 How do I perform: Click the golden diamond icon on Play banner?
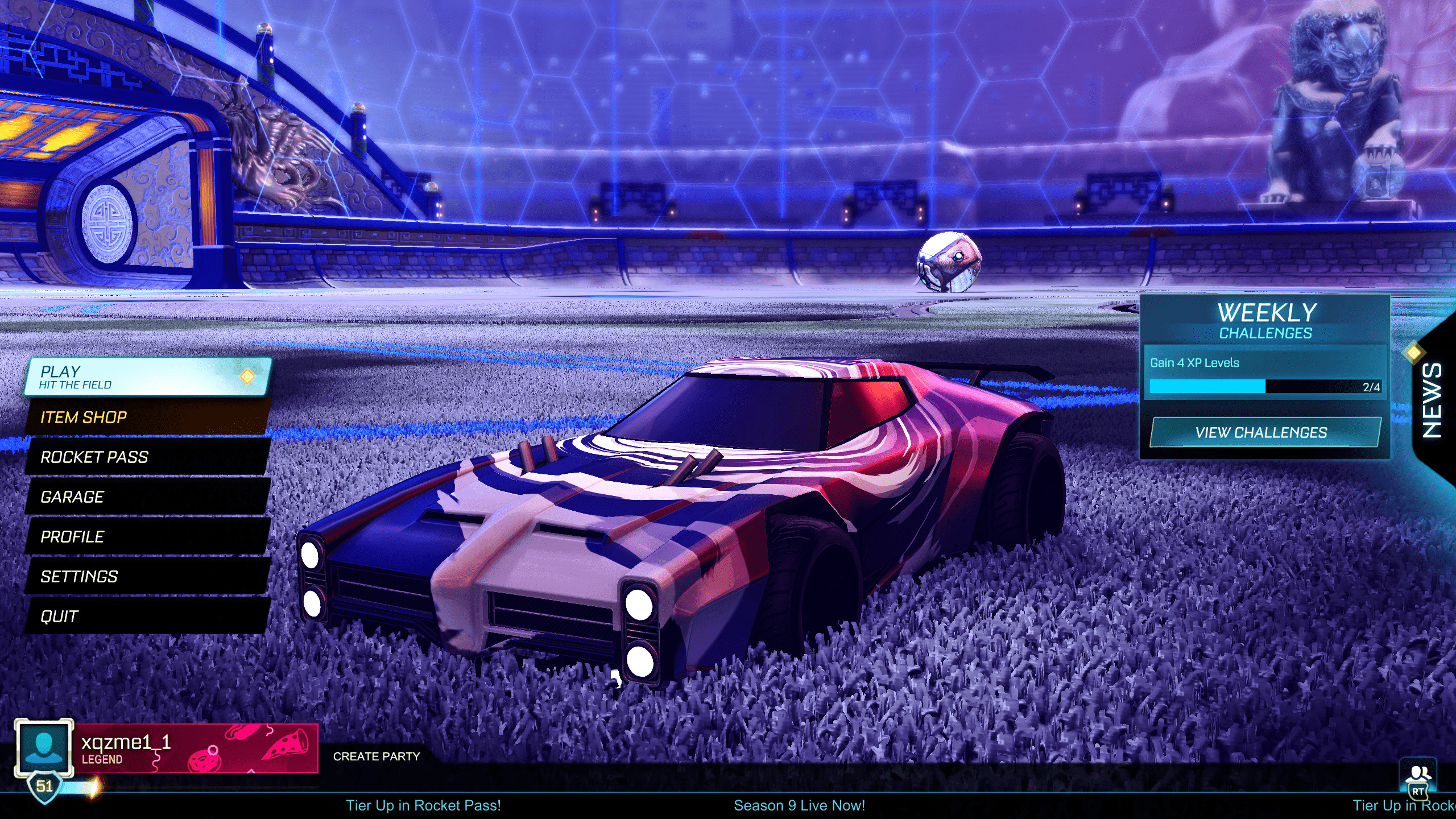coord(247,375)
